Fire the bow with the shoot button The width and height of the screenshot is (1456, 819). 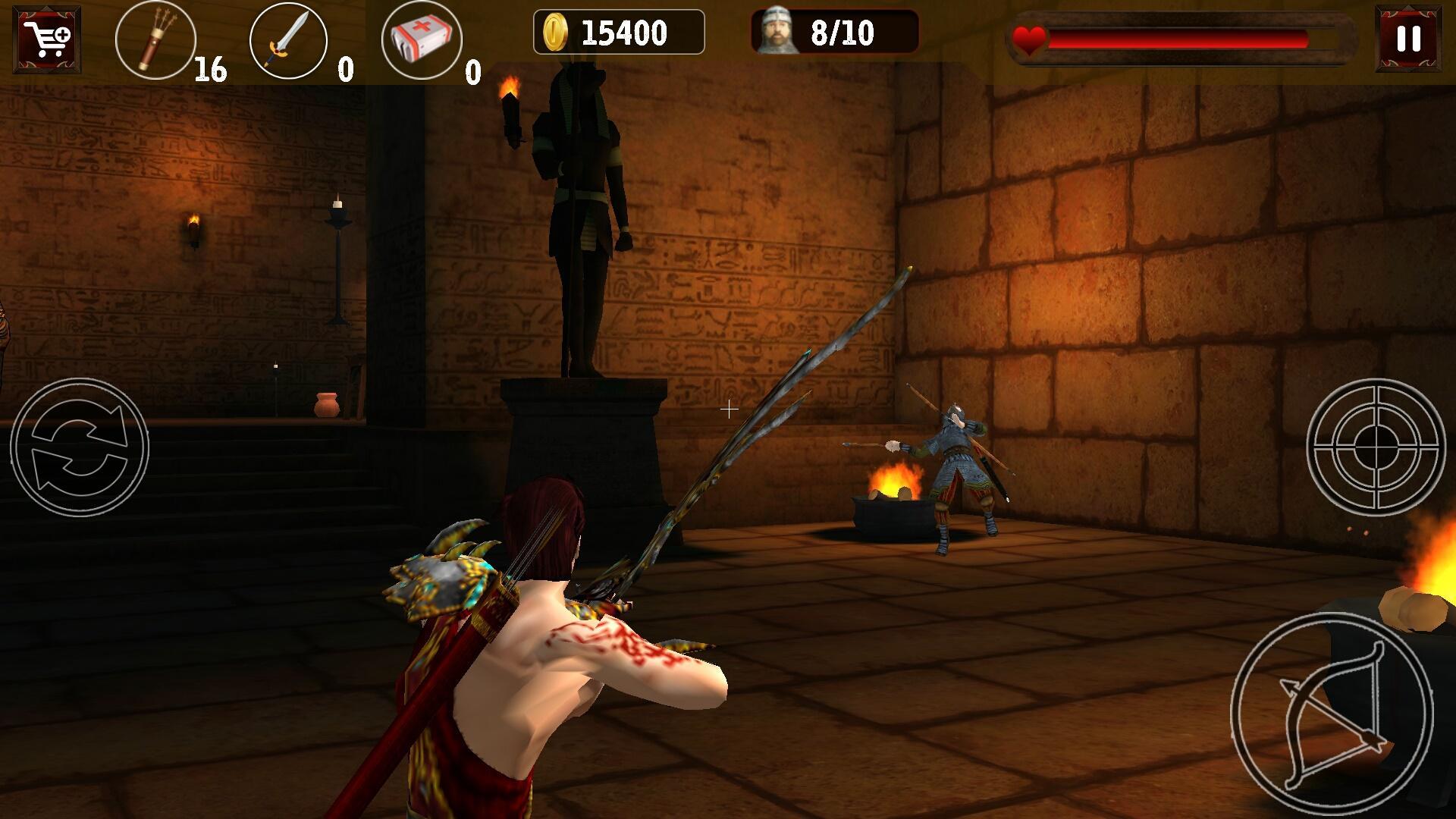(1332, 713)
